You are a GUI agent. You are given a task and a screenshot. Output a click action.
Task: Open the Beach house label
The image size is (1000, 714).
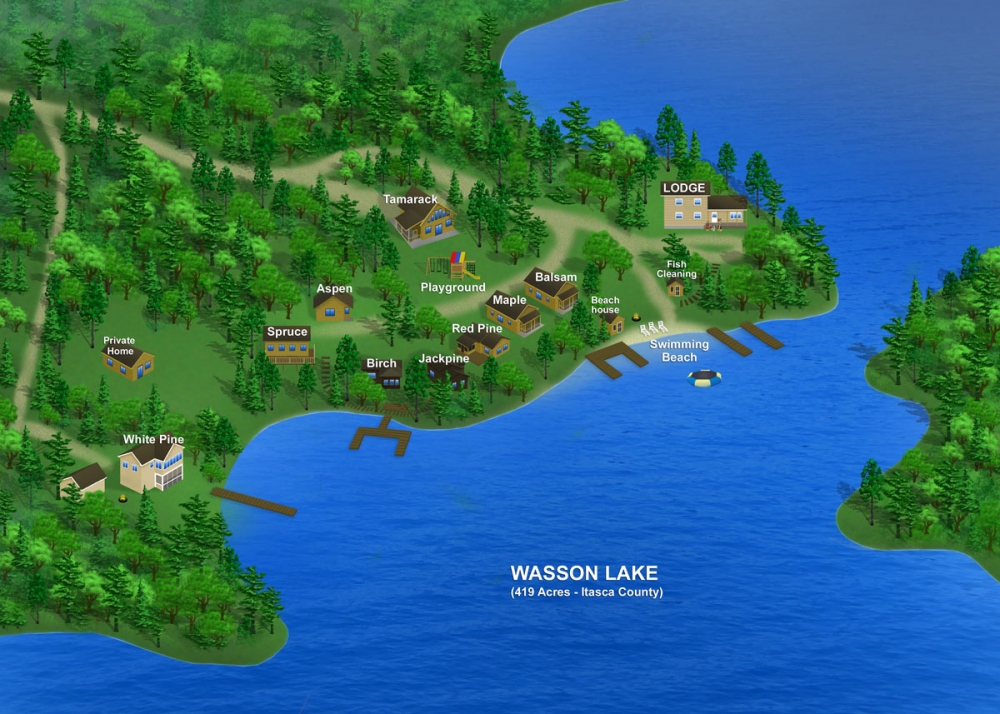click(605, 305)
